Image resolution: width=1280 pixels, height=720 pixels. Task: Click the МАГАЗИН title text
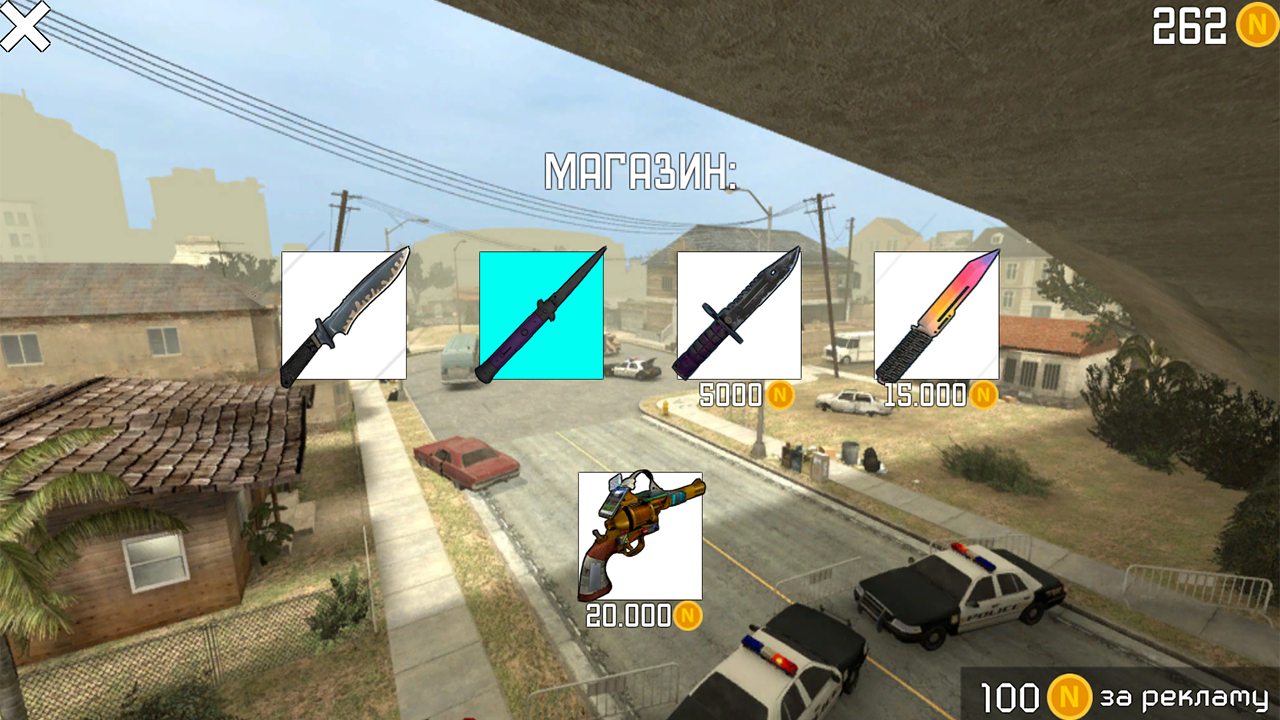click(x=640, y=168)
